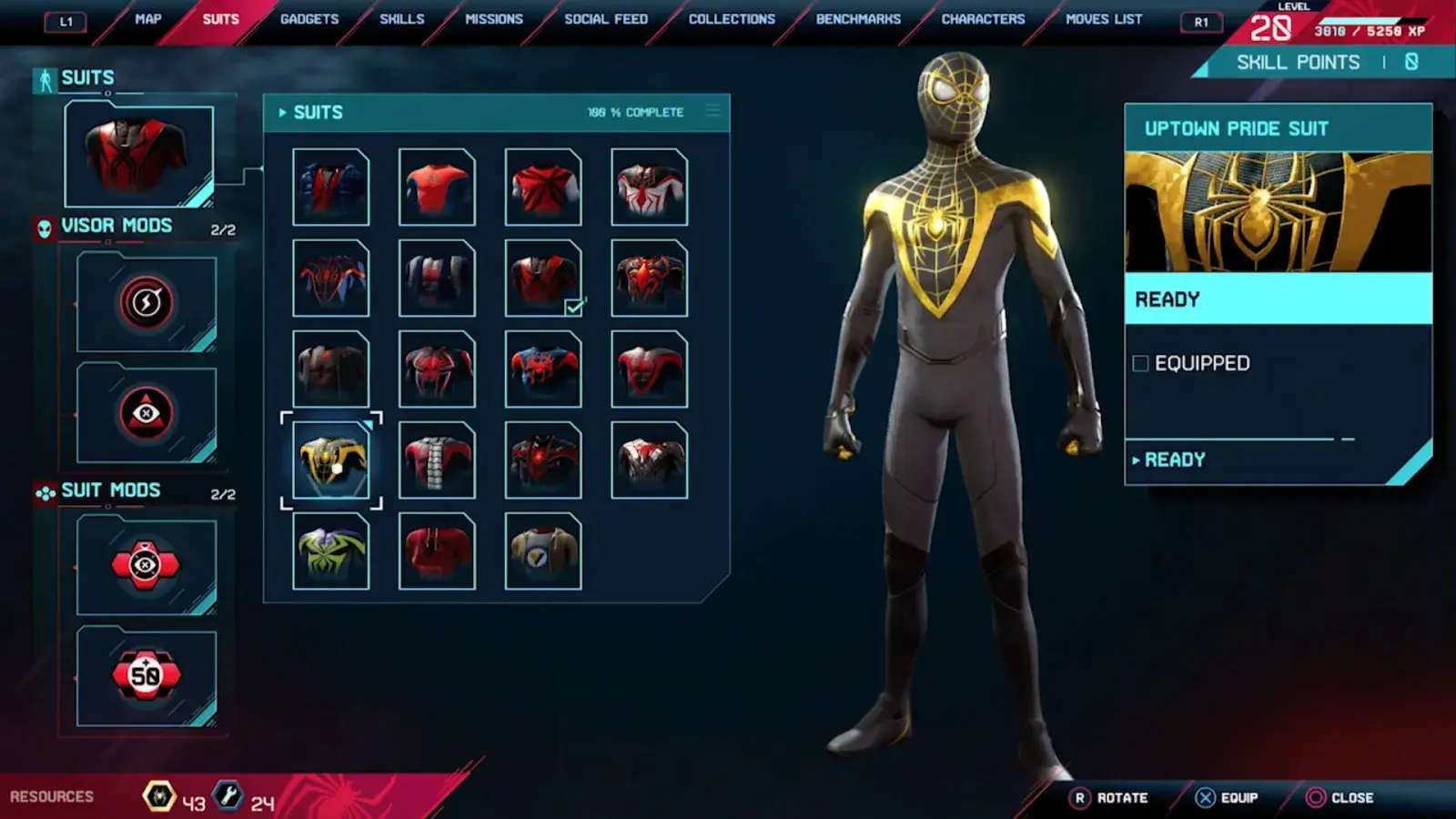Select the eye symbol visor mod slot

click(147, 414)
